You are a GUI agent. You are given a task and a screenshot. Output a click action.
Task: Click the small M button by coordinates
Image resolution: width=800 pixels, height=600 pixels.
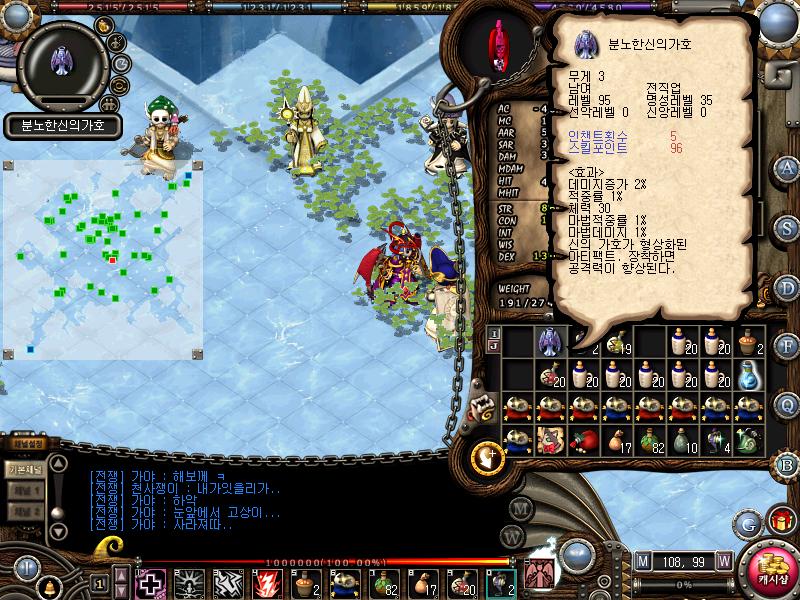tap(642, 560)
